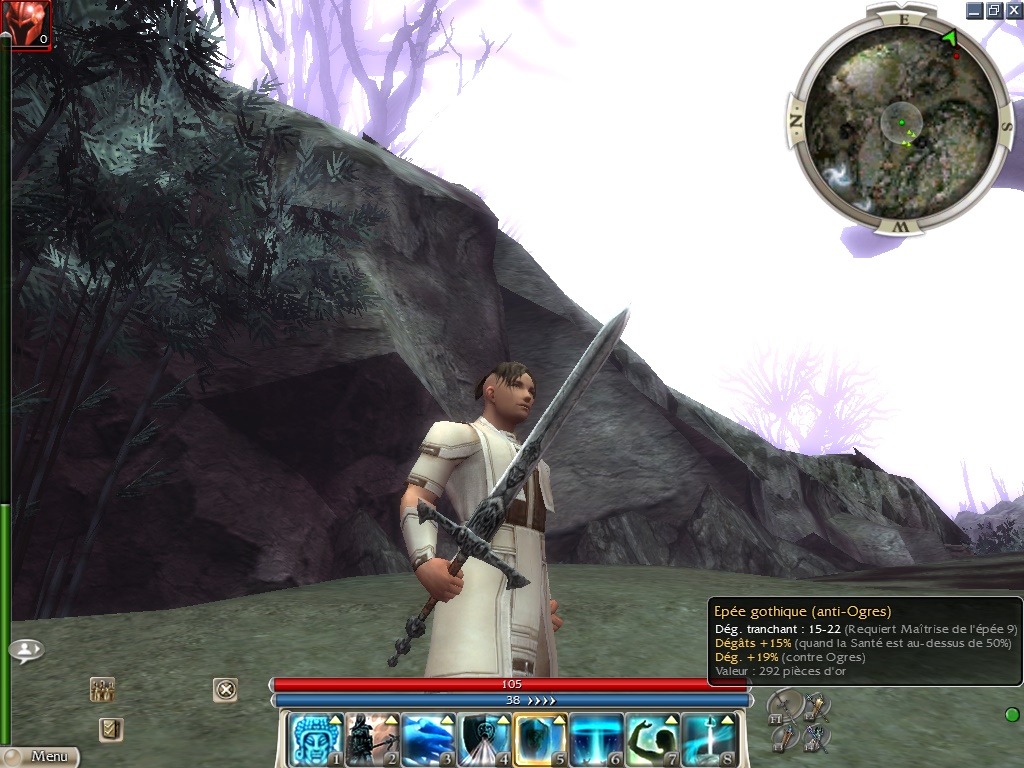The height and width of the screenshot is (768, 1024).
Task: Select the highlighted shield skill in slot 5
Action: (x=541, y=740)
